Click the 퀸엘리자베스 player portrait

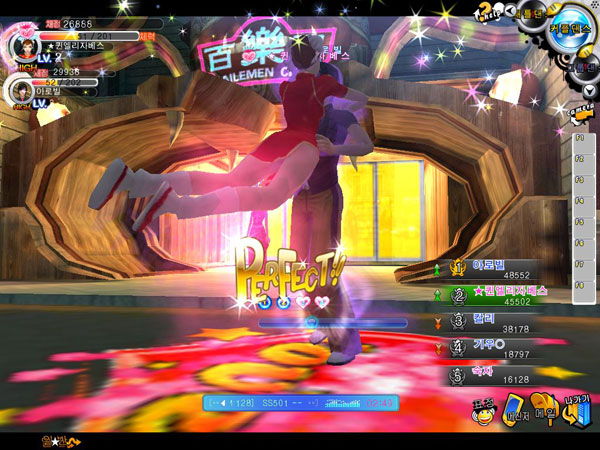coord(22,45)
